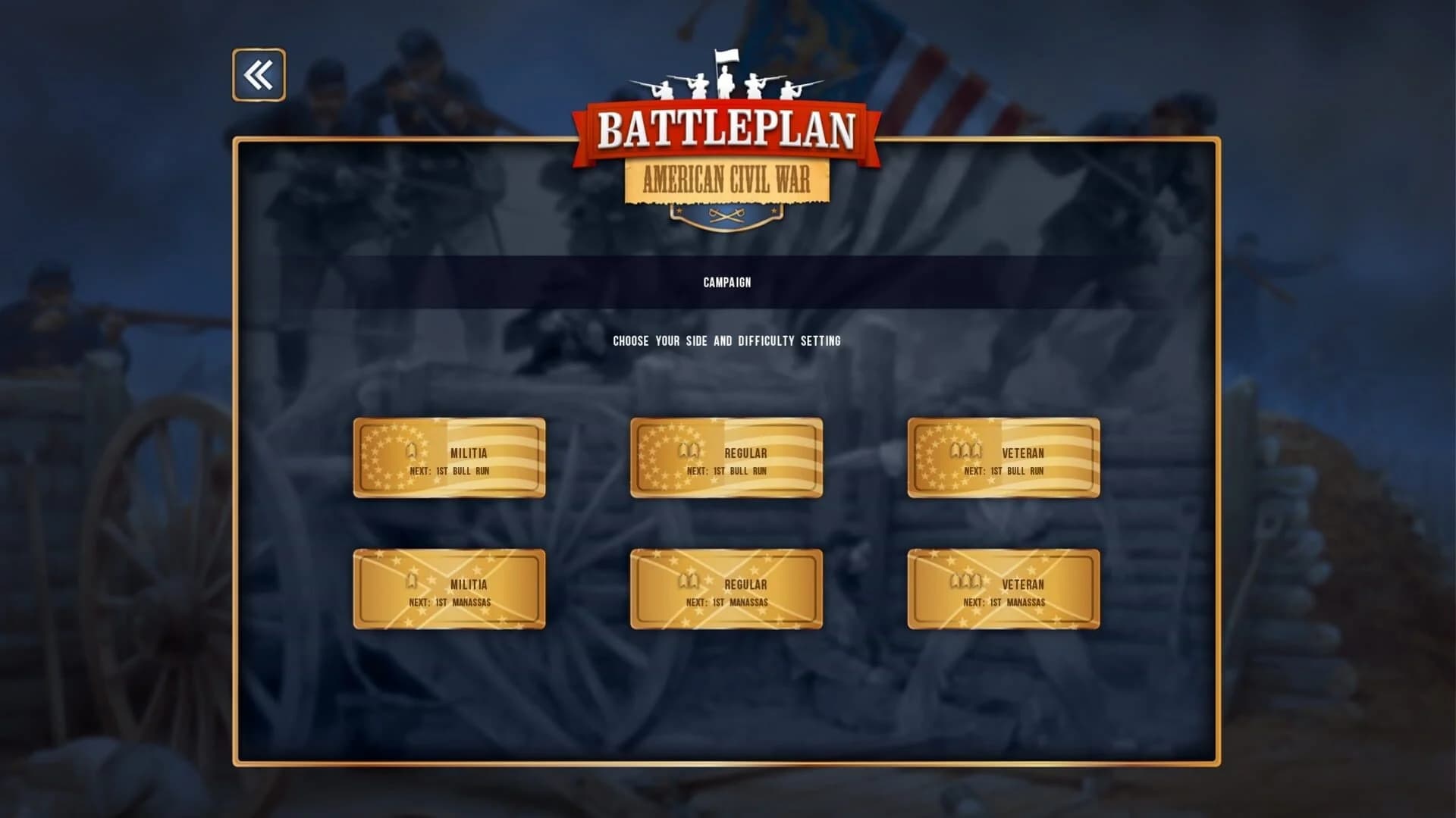The image size is (1456, 818).
Task: Click the rank insignia on Union Militia card
Action: click(x=410, y=453)
